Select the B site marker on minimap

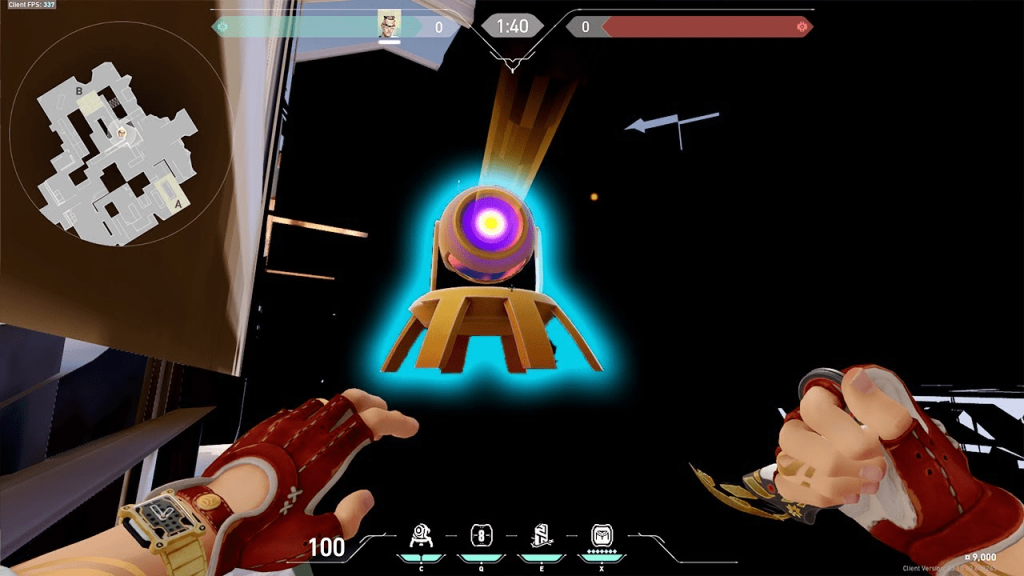click(79, 91)
